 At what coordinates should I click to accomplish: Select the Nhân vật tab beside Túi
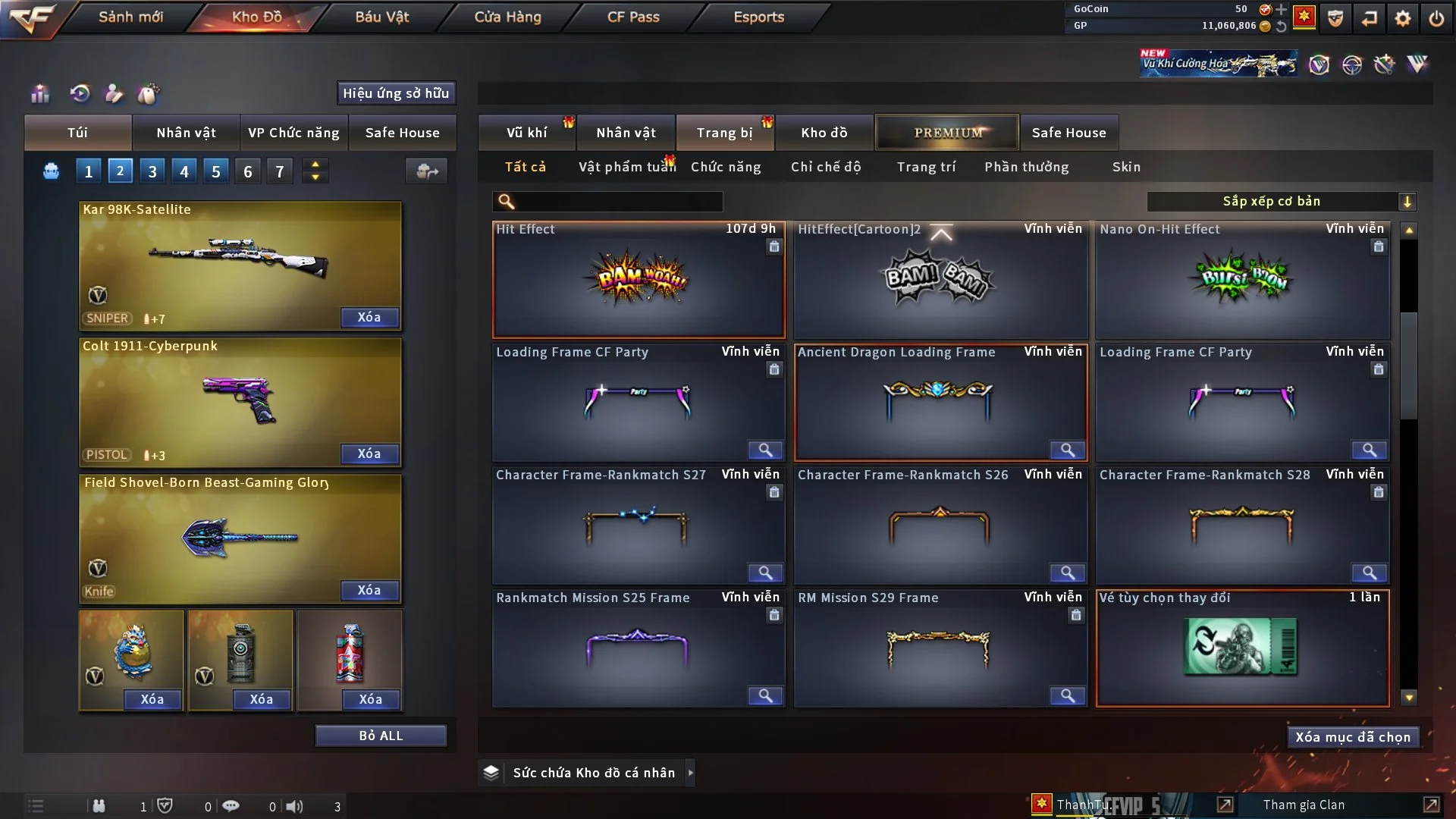[x=186, y=133]
